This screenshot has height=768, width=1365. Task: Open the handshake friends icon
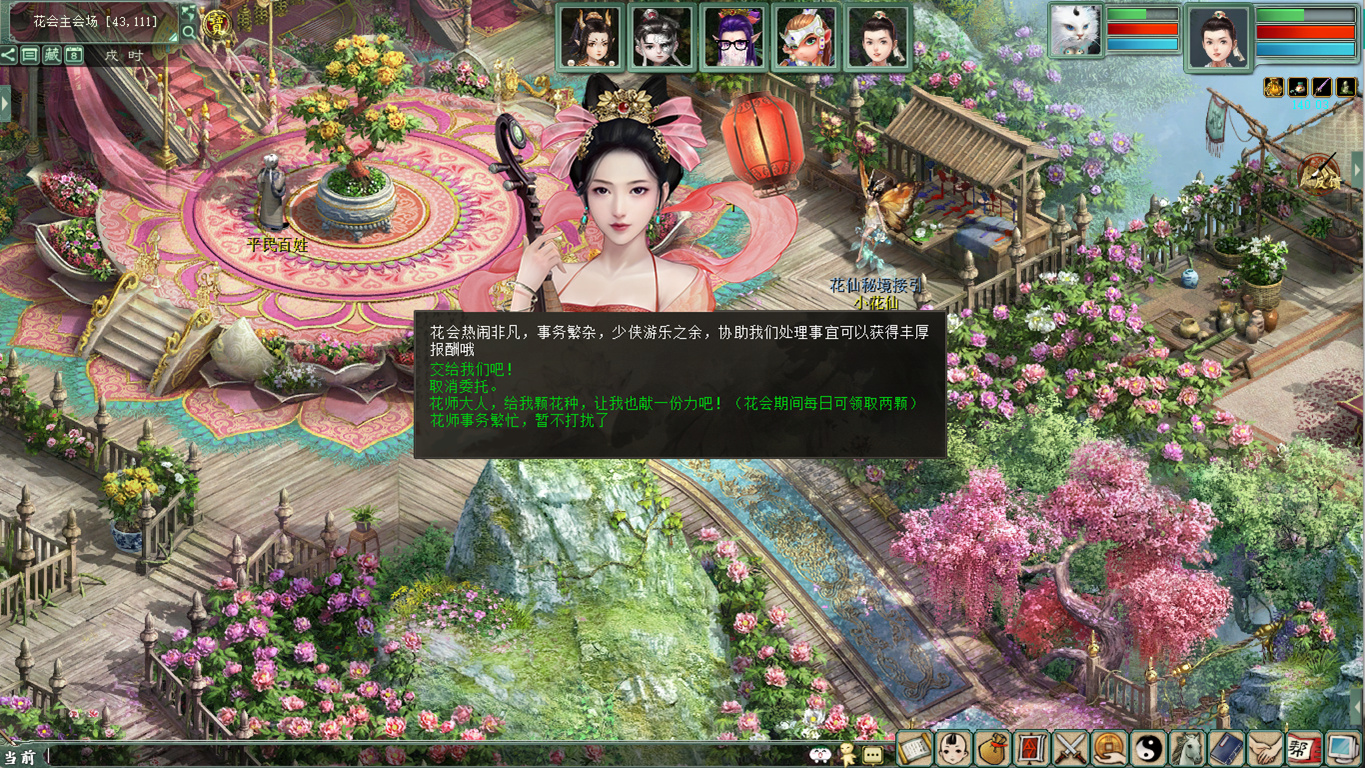tap(1264, 748)
